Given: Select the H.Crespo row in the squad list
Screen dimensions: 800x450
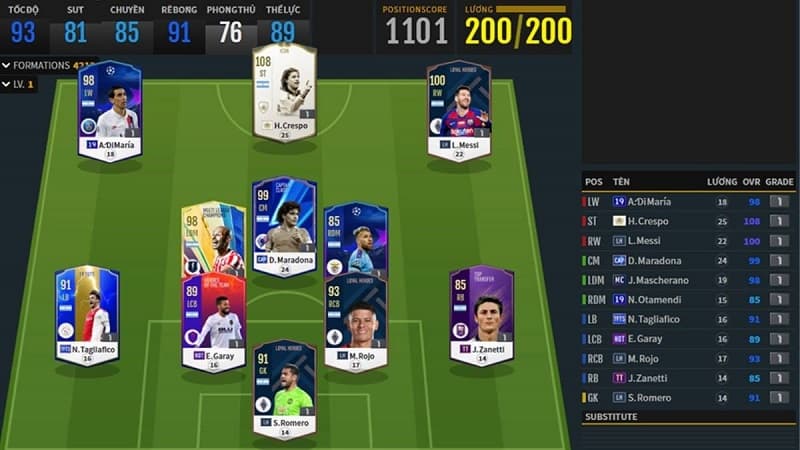Looking at the screenshot, I should pyautogui.click(x=689, y=220).
